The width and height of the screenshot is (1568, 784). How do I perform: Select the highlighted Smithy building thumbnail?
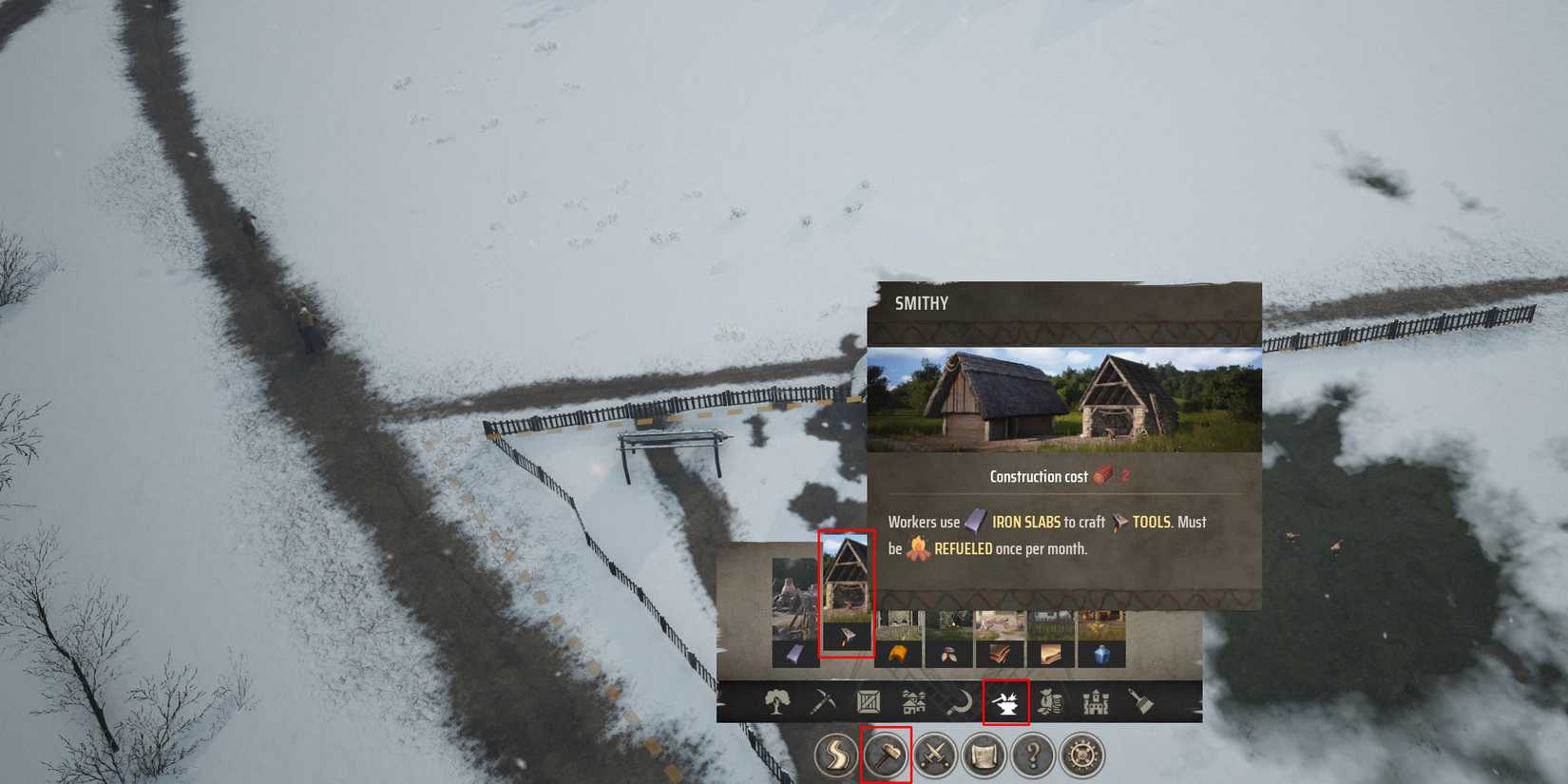pos(849,599)
